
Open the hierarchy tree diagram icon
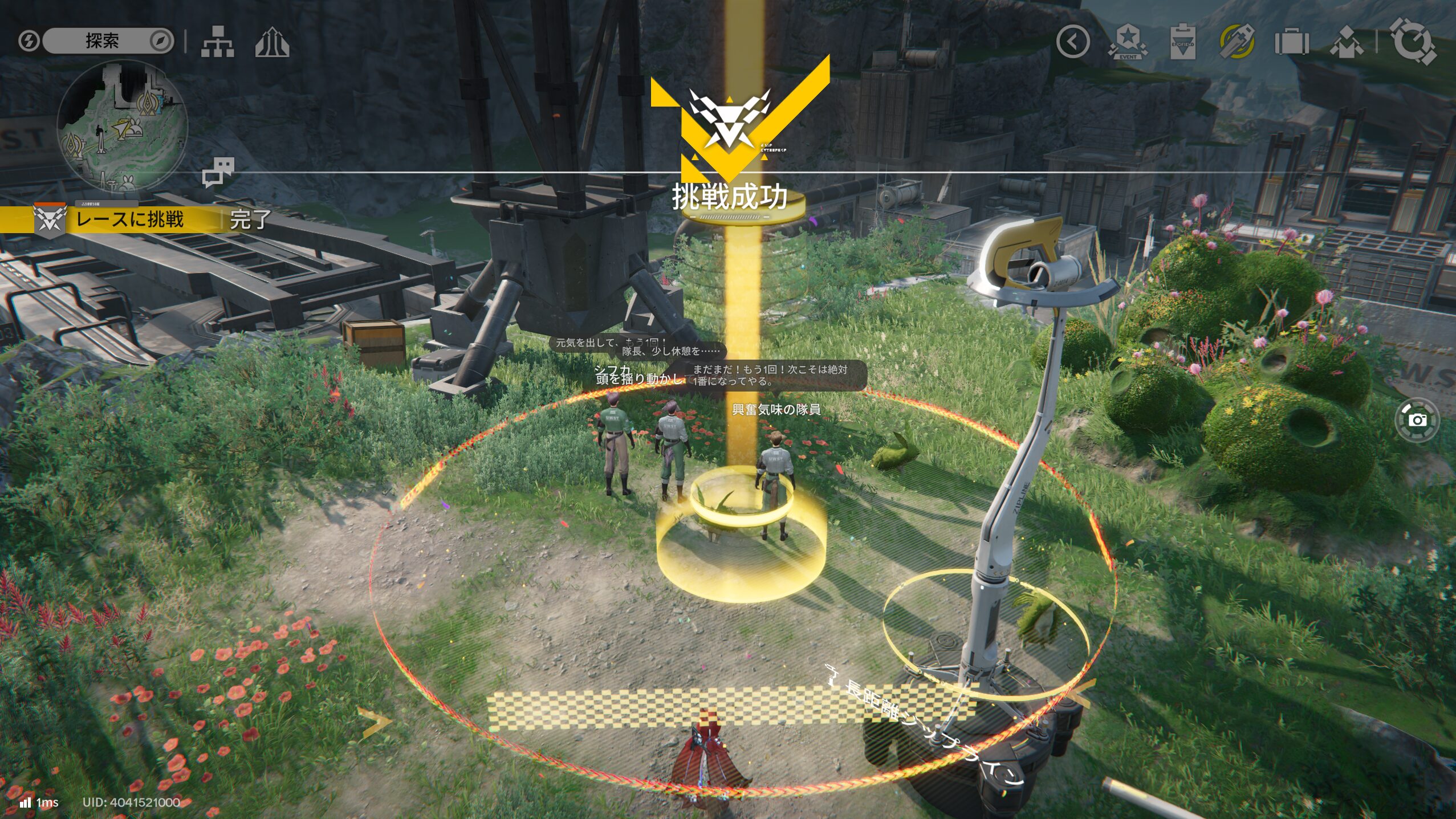(217, 42)
